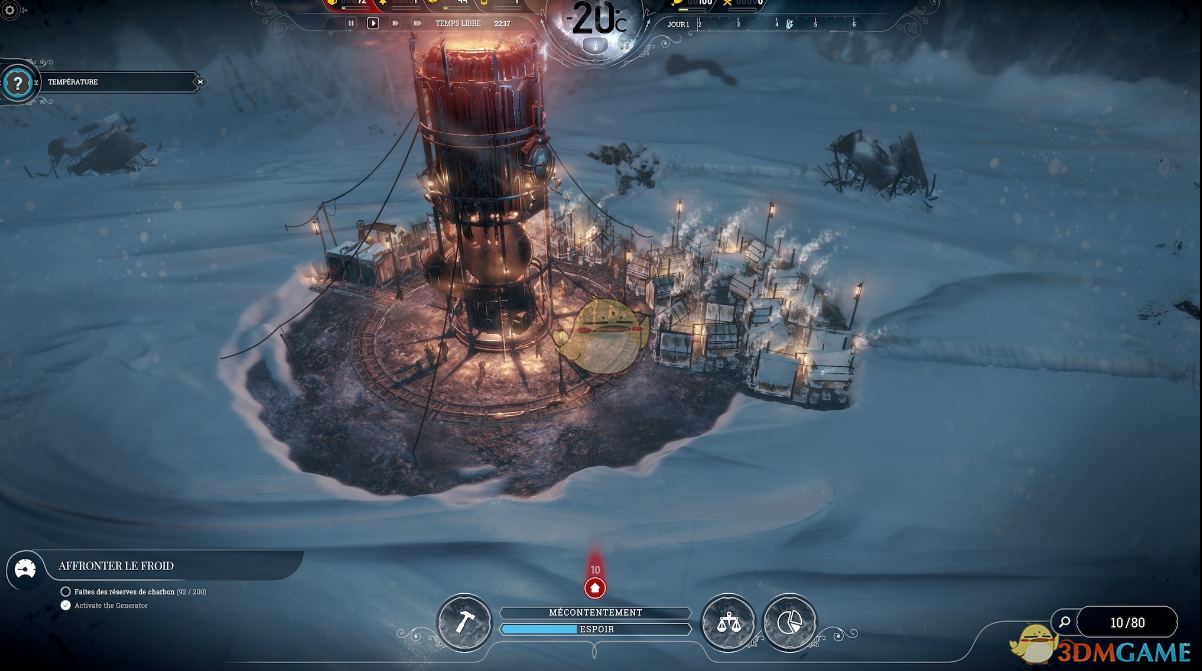Viewport: 1202px width, 671px height.
Task: Open the Température tutorial hint
Action: coord(17,83)
